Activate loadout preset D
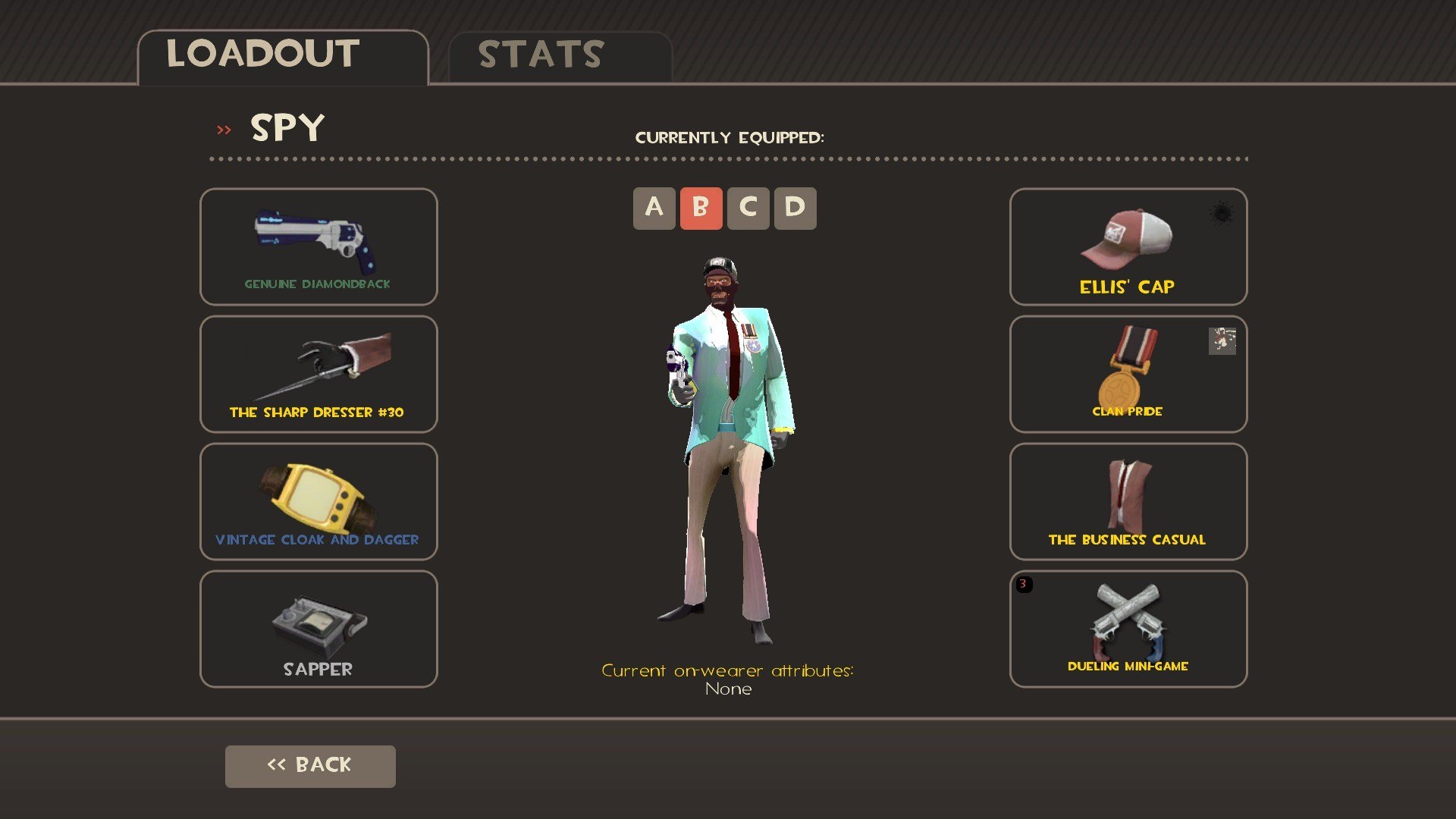Viewport: 1456px width, 819px height. point(795,209)
